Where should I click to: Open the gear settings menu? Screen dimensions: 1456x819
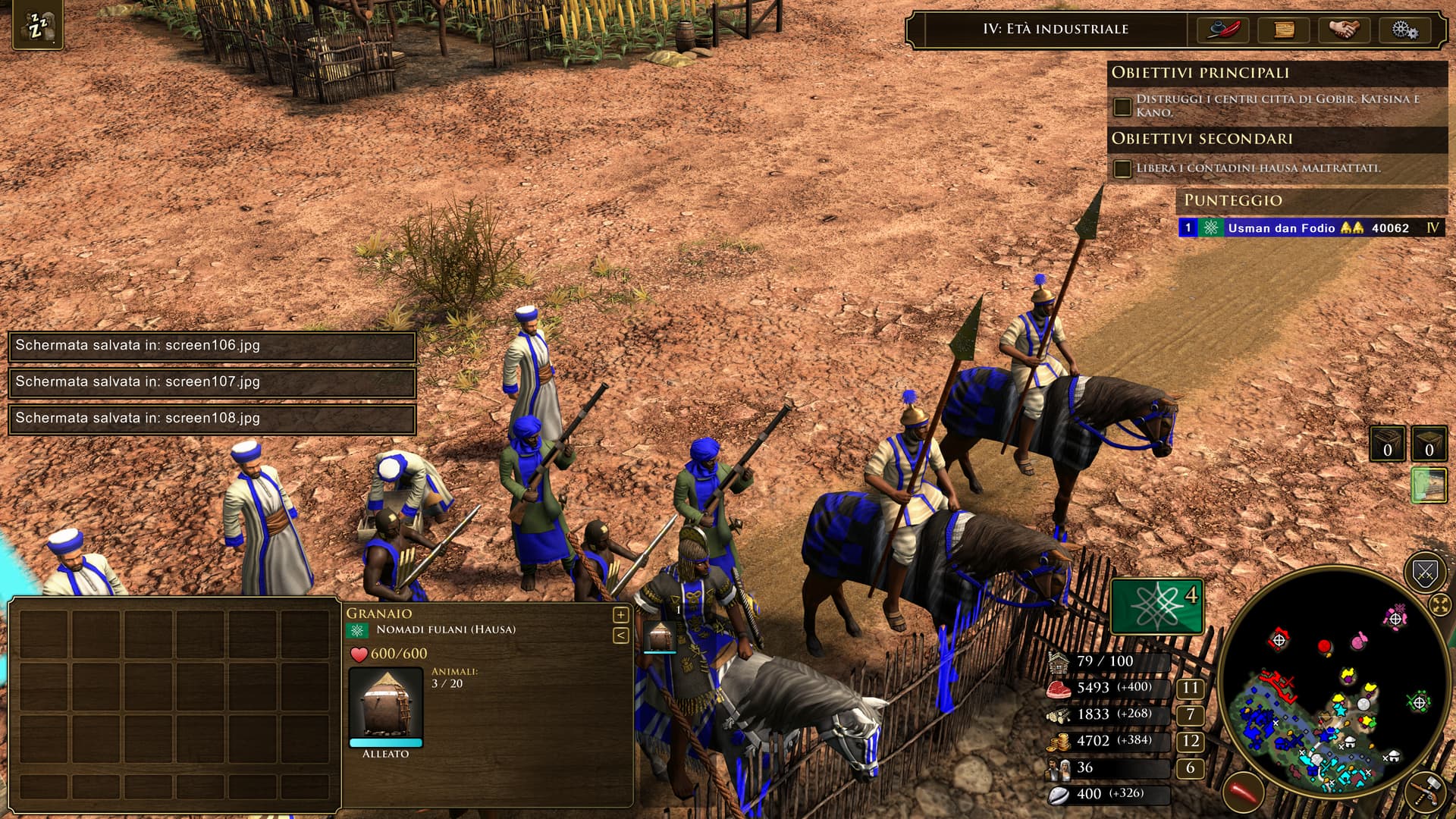point(1404,30)
